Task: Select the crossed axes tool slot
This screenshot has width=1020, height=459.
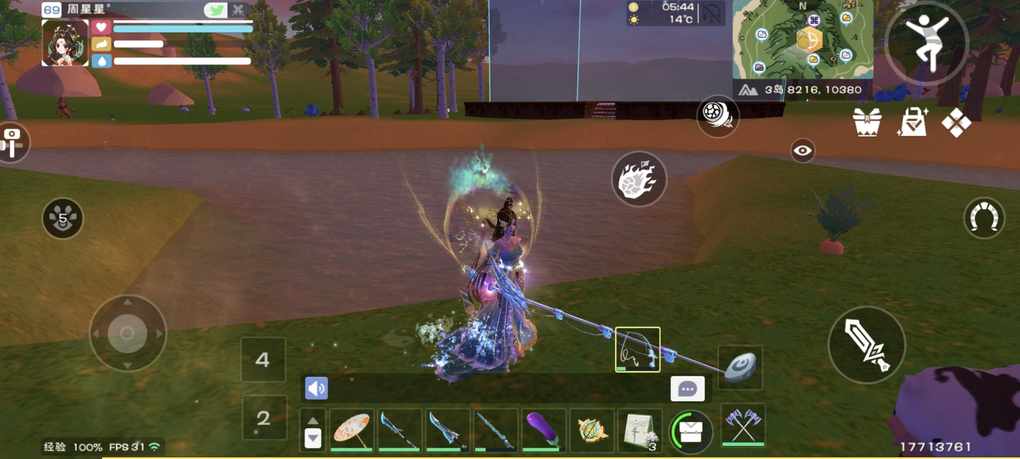Action: 742,425
